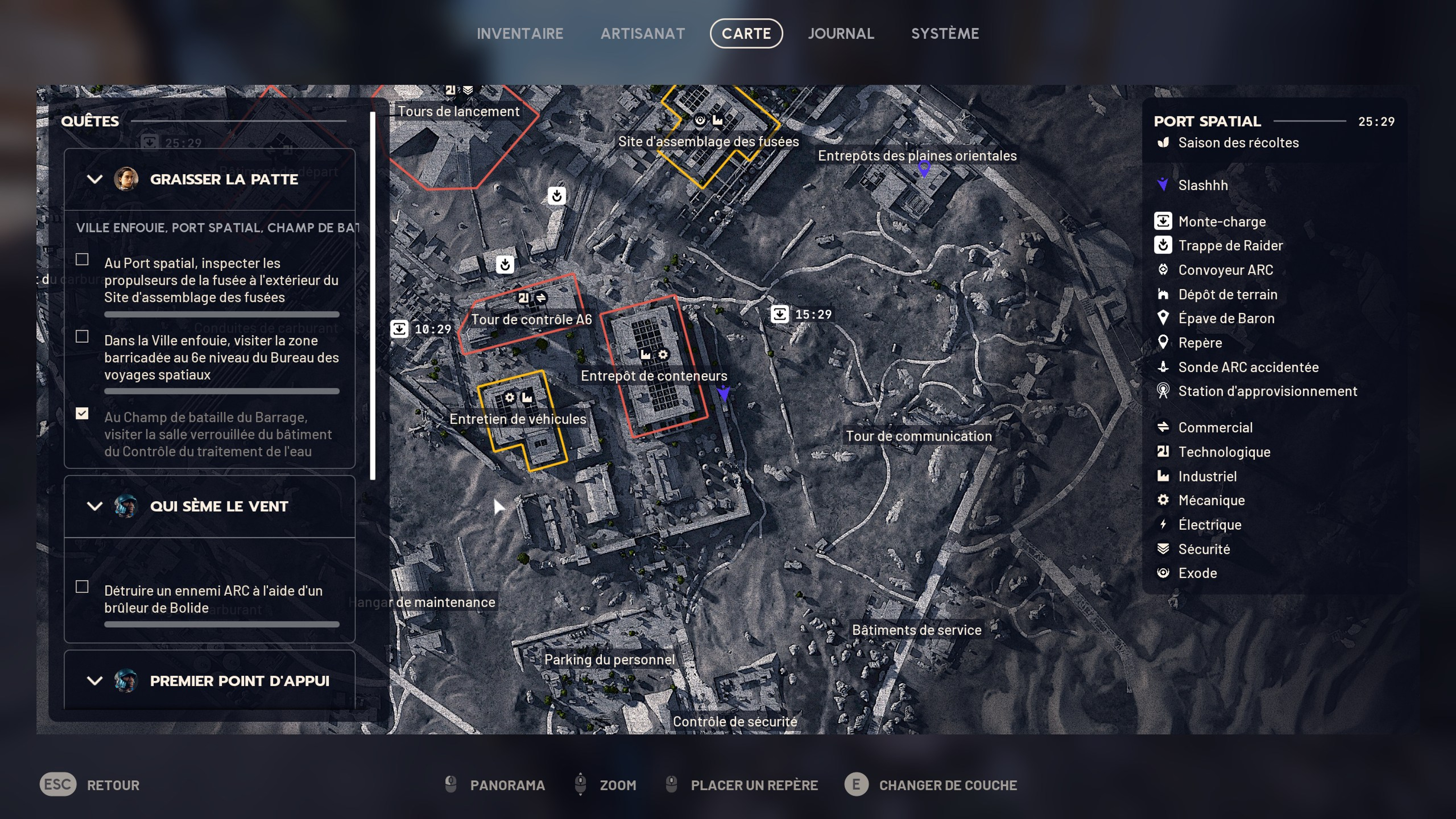Check the Ville enfouie barricaded zone objective
The width and height of the screenshot is (1456, 819).
82,337
